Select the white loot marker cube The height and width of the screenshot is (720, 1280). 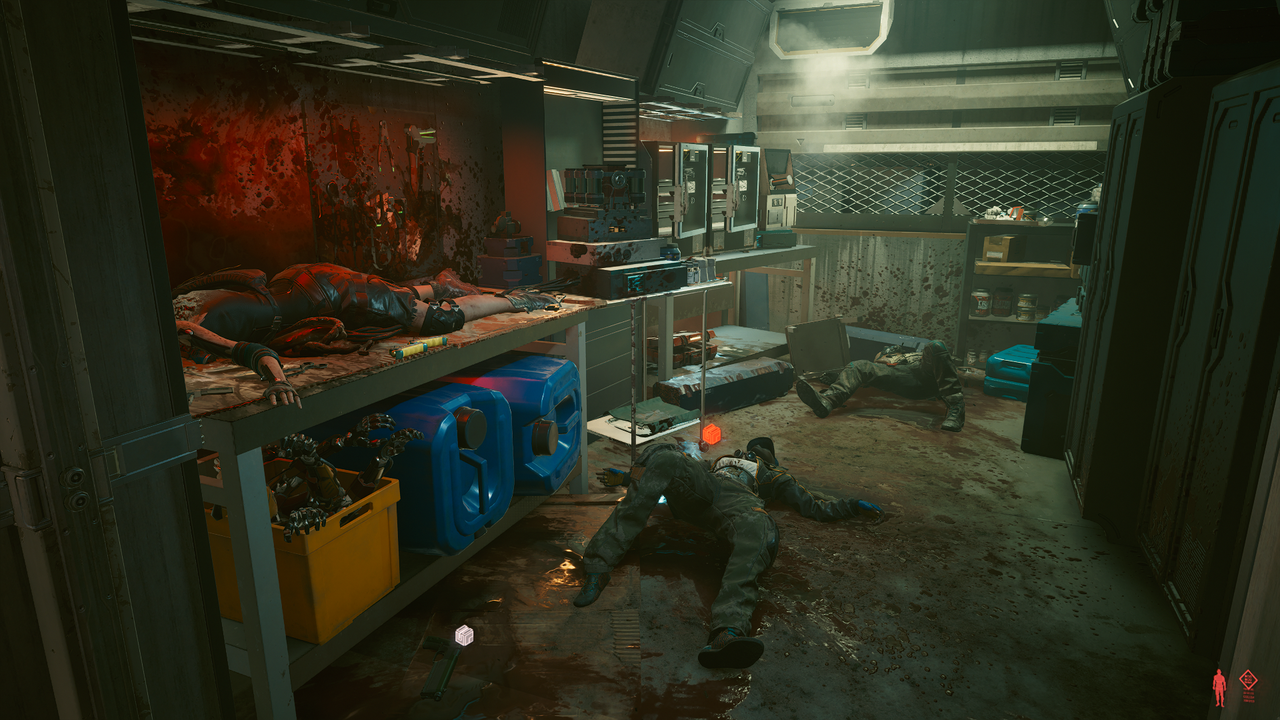point(464,634)
